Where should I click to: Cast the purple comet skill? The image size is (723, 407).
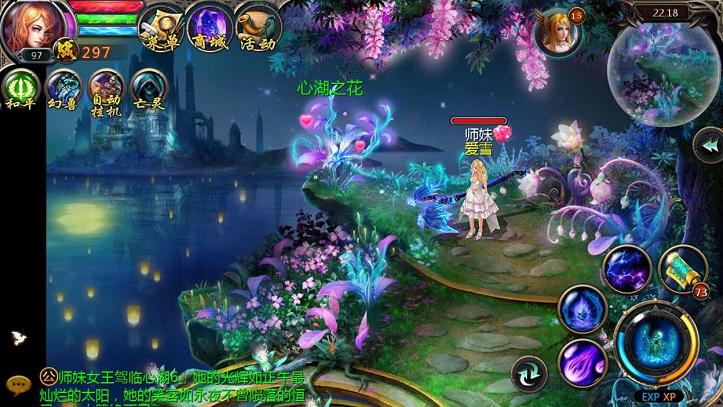[583, 362]
